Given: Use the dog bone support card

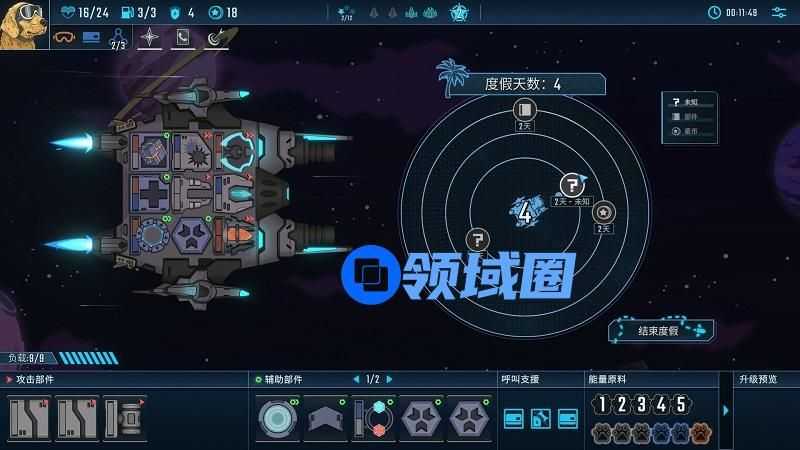Looking at the screenshot, I should (x=540, y=417).
